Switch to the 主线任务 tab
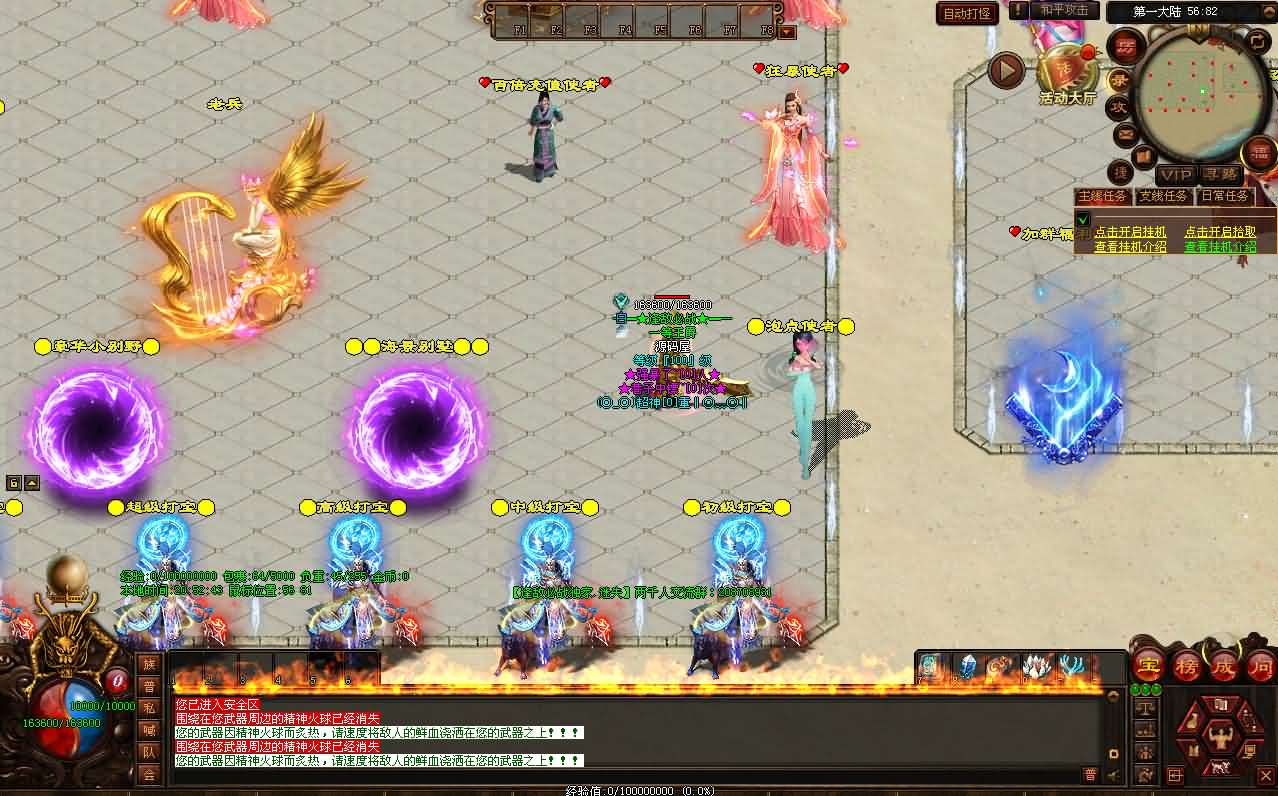This screenshot has width=1278, height=796. point(1103,196)
